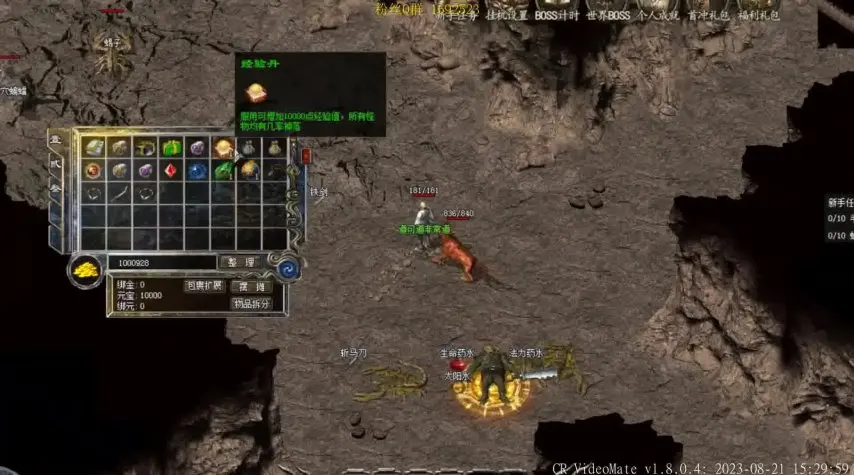Open the 世界BOSS menu
The image size is (854, 475).
(x=608, y=15)
